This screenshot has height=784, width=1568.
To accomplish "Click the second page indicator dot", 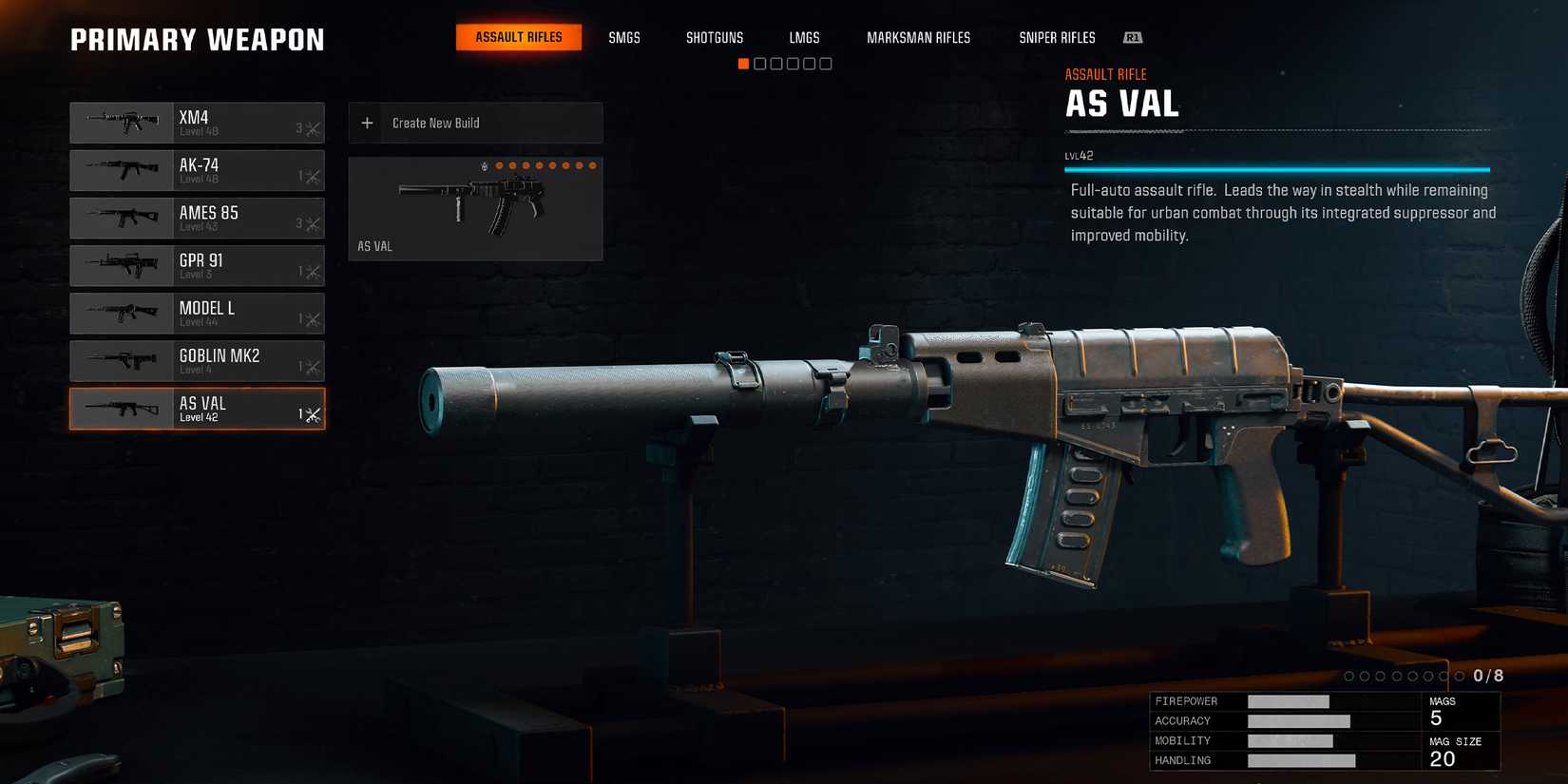I will pos(758,63).
